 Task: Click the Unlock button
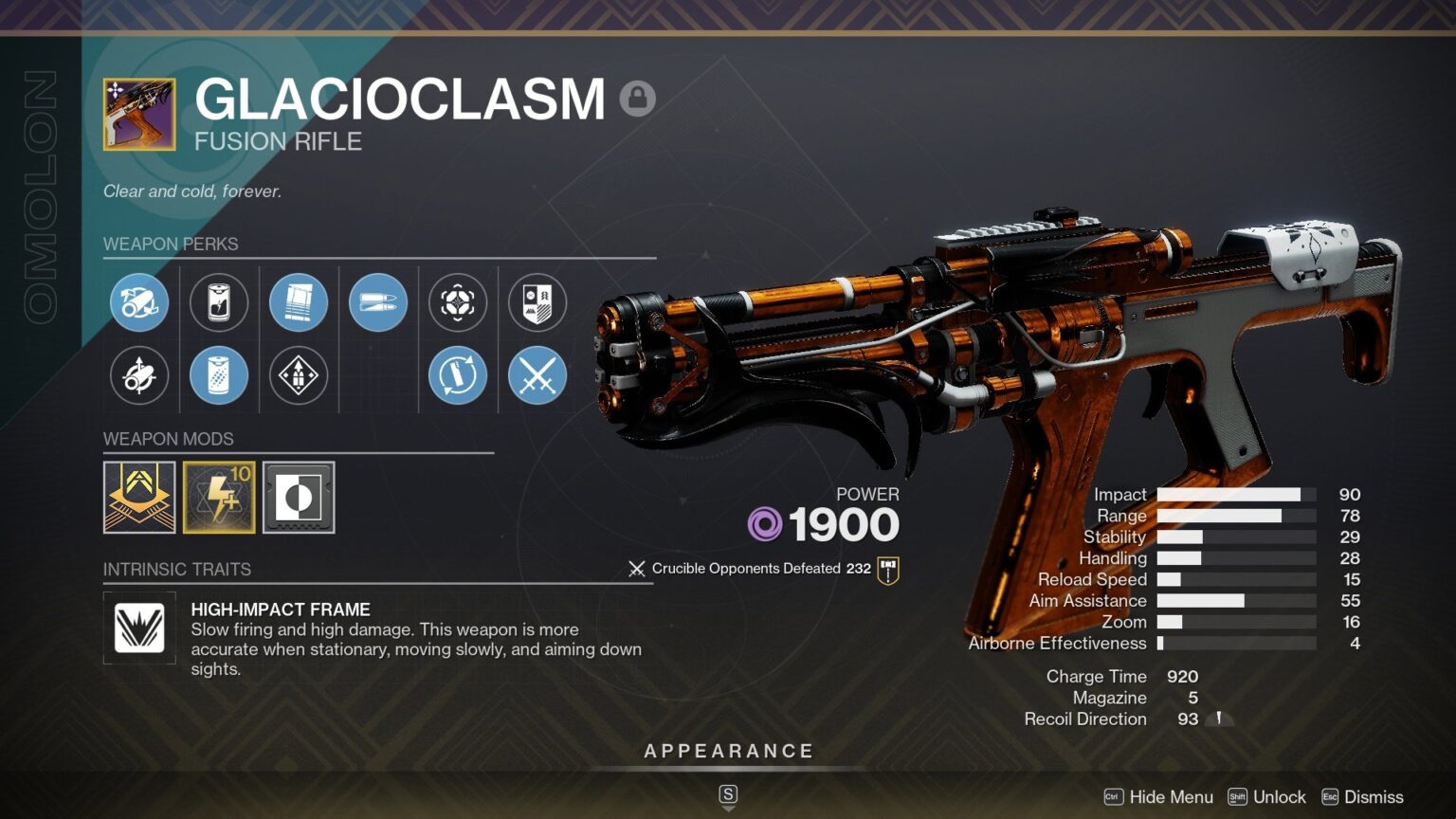(x=1278, y=797)
